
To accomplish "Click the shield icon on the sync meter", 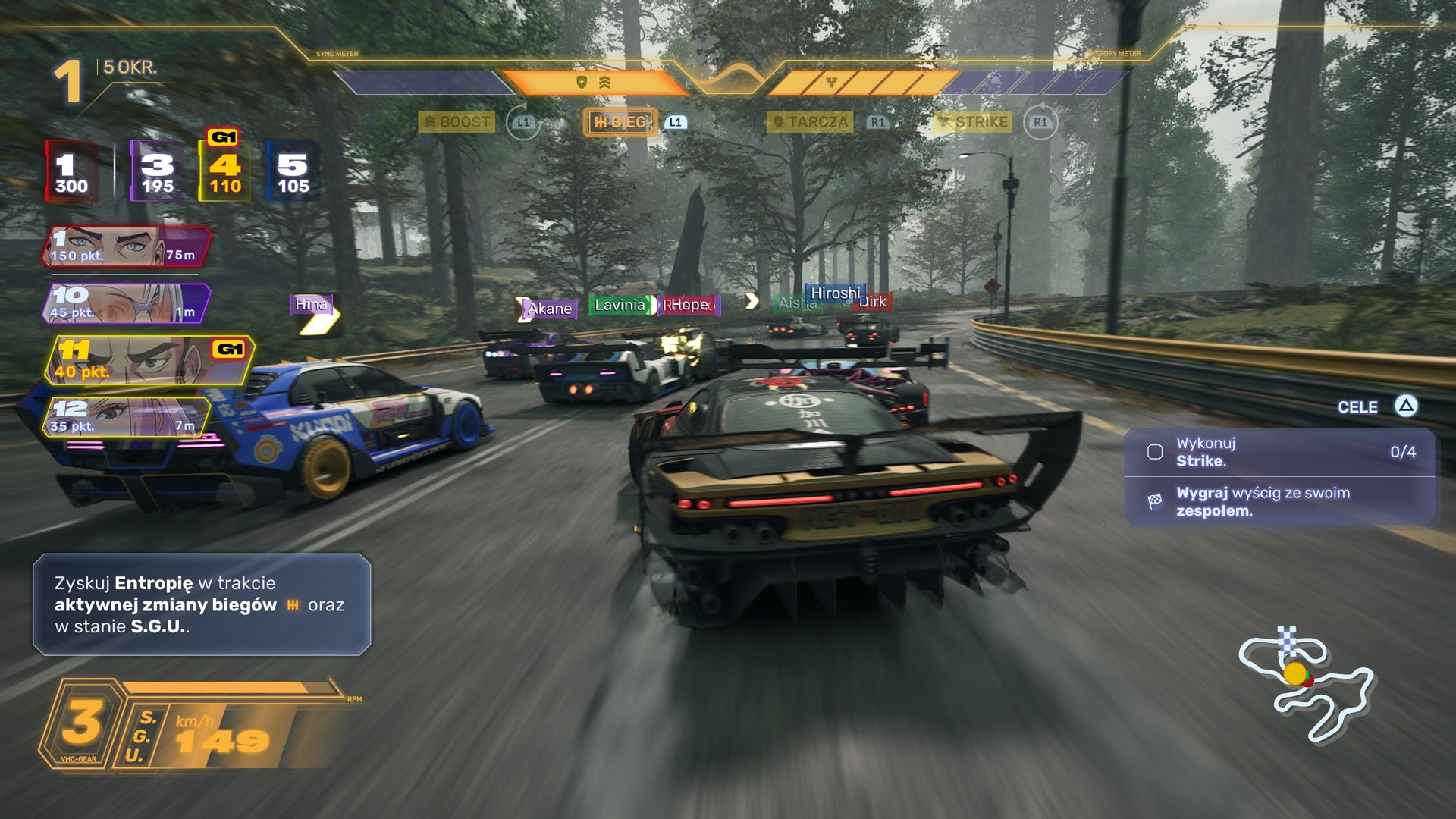I will pos(582,82).
